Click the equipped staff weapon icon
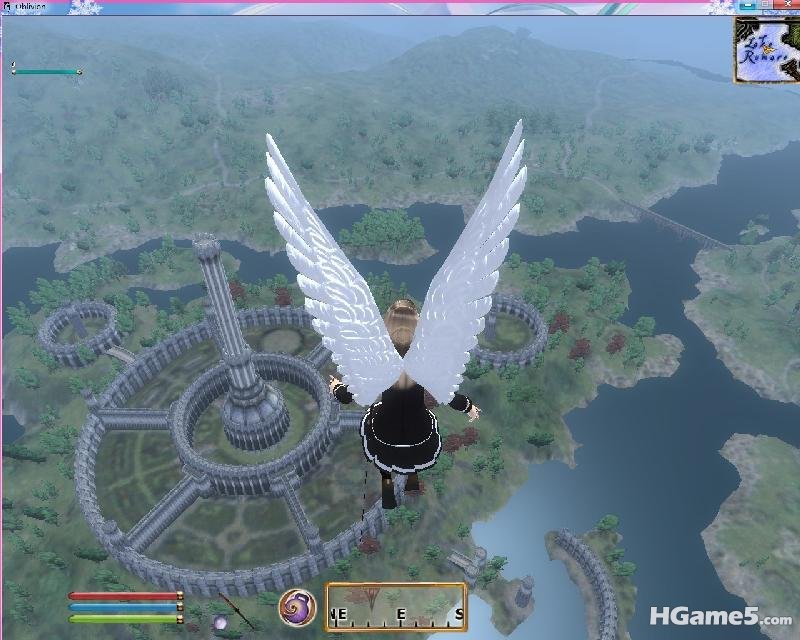Viewport: 800px width, 640px height. click(x=237, y=607)
